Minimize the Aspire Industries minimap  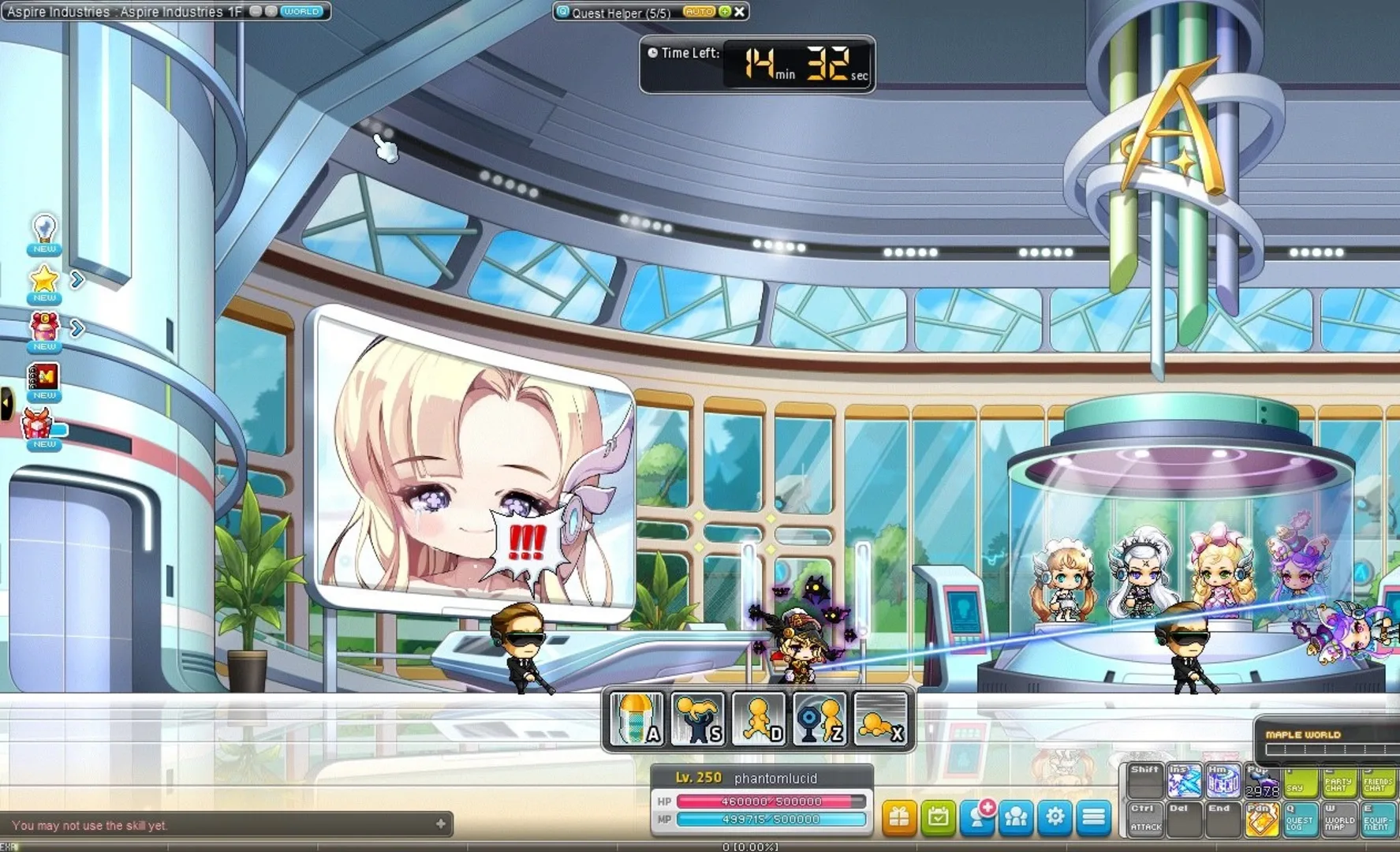[254, 12]
